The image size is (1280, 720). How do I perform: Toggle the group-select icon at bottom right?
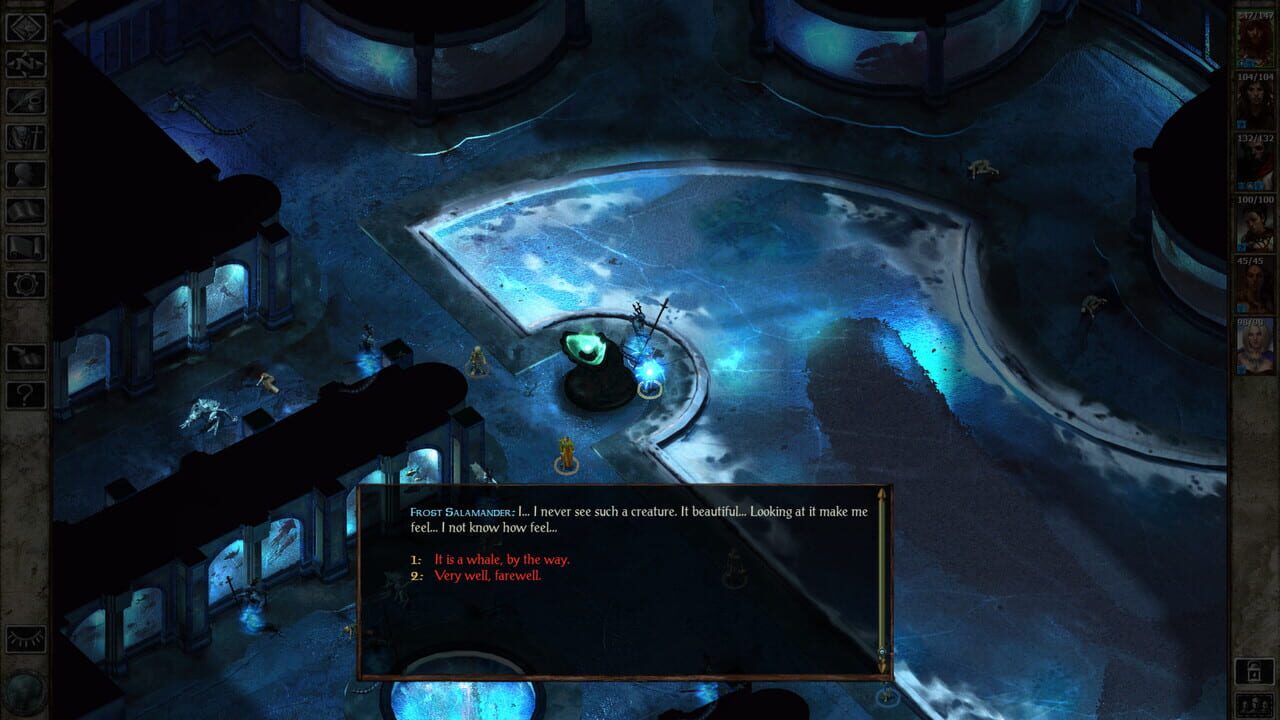tap(1255, 704)
